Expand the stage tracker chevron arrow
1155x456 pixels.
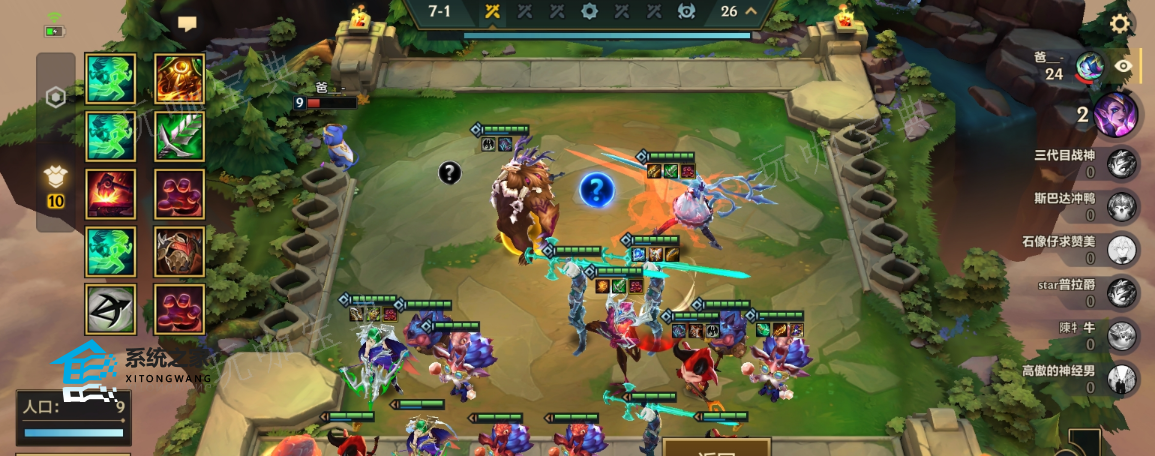[752, 12]
